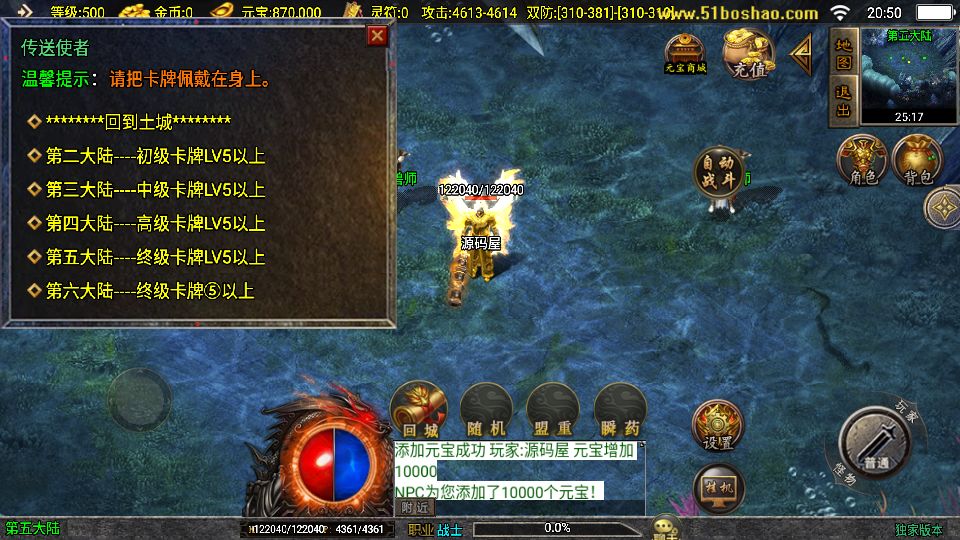Activate the 挂机 auto-hunt button

tap(718, 487)
